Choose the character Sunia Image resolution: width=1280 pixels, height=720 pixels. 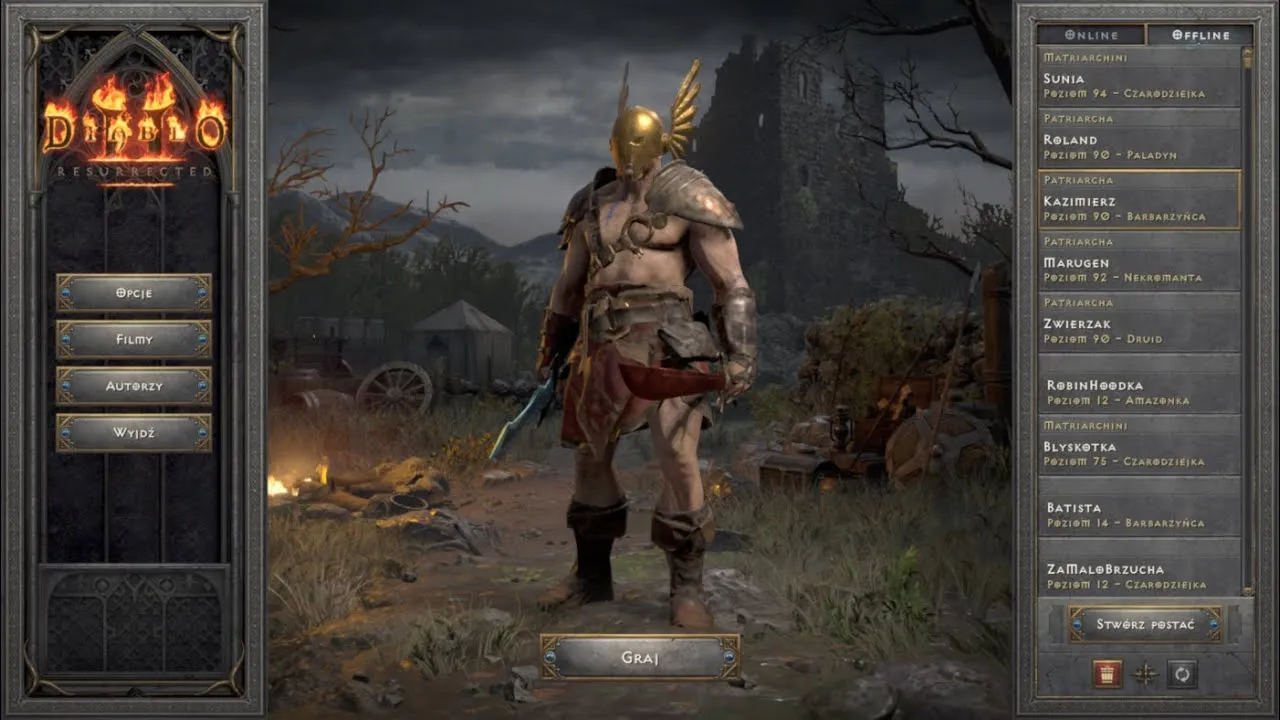tap(1139, 79)
